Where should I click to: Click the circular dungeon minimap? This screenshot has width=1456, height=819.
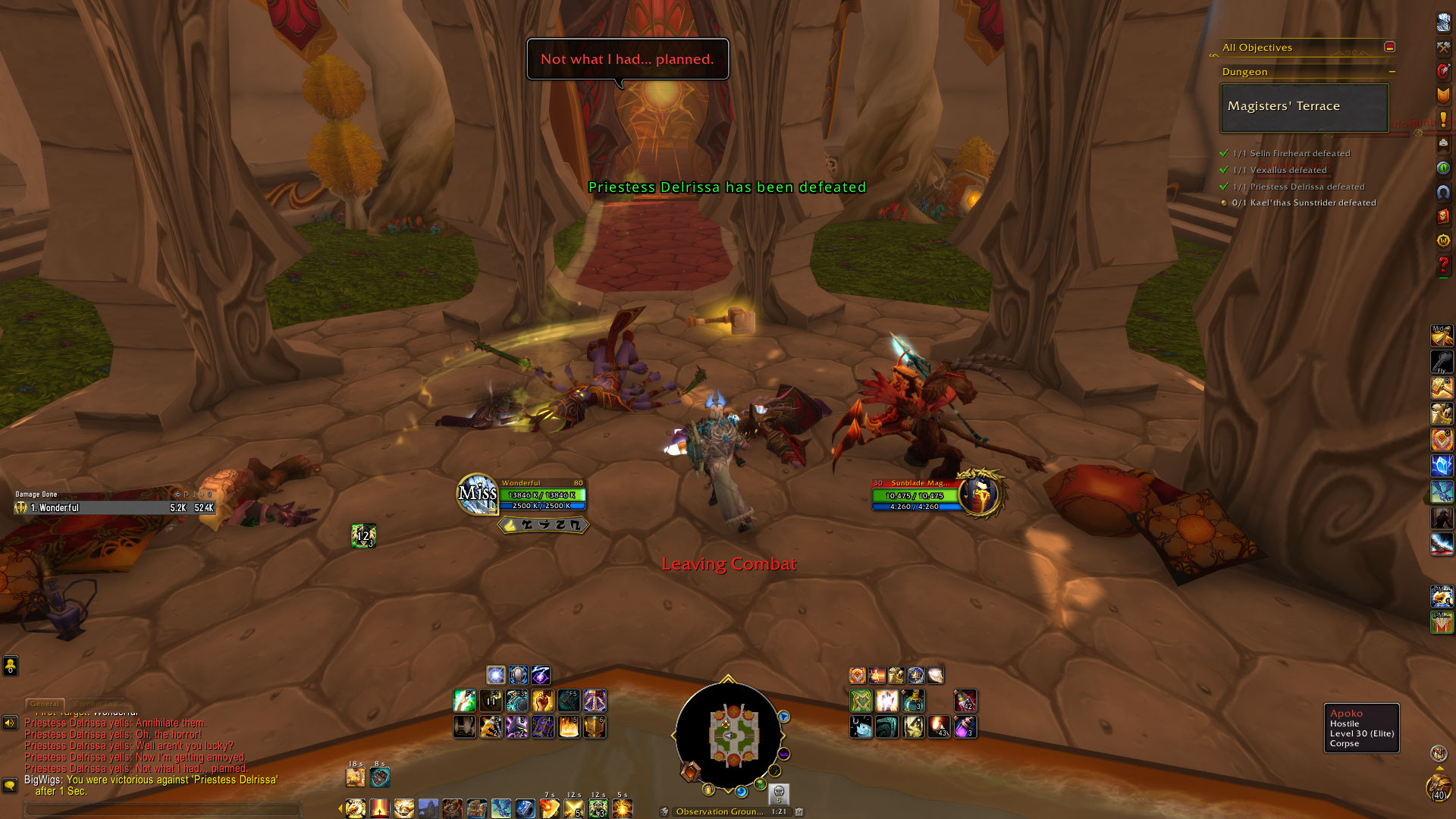(728, 736)
